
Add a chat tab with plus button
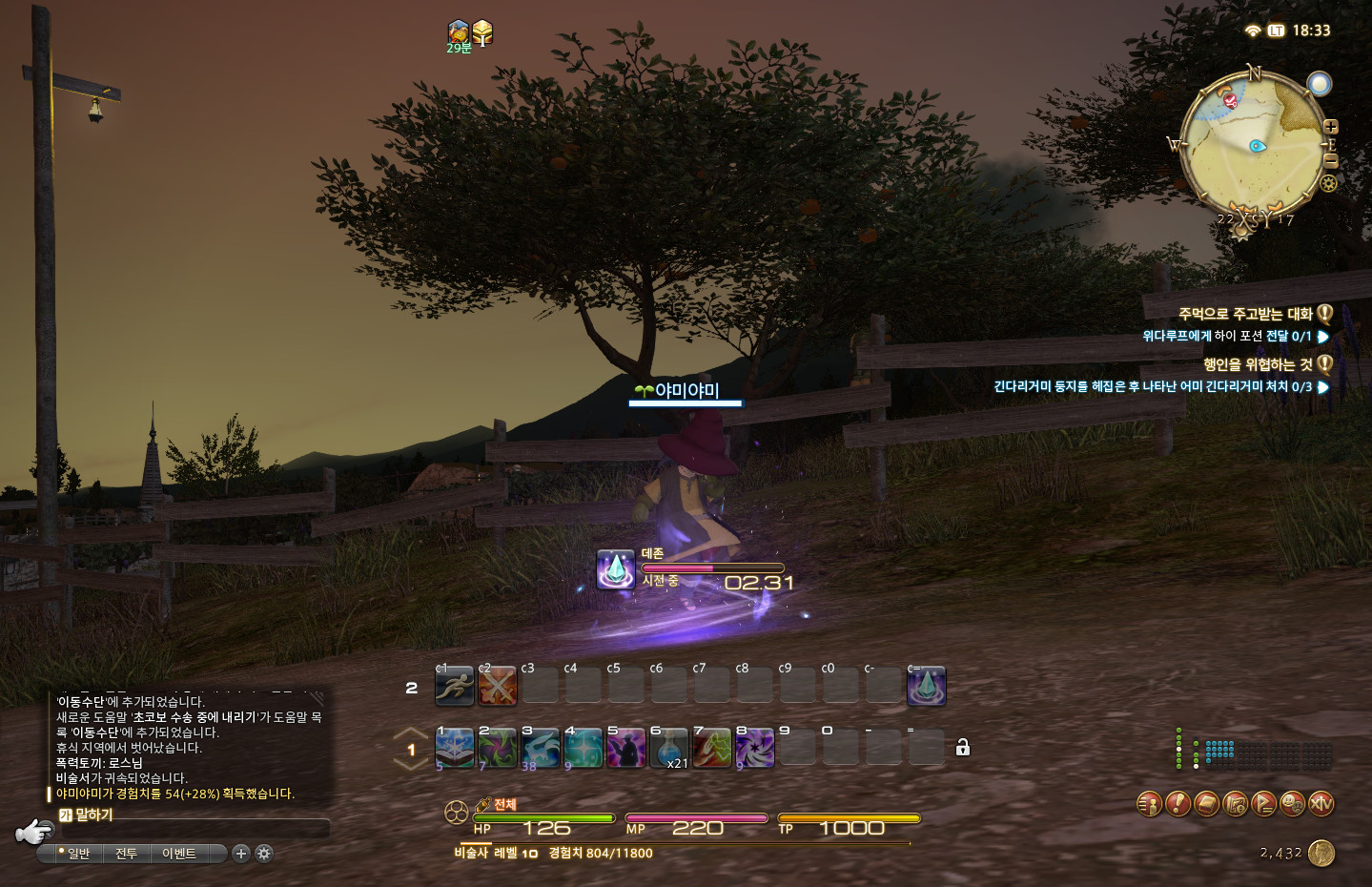click(241, 854)
